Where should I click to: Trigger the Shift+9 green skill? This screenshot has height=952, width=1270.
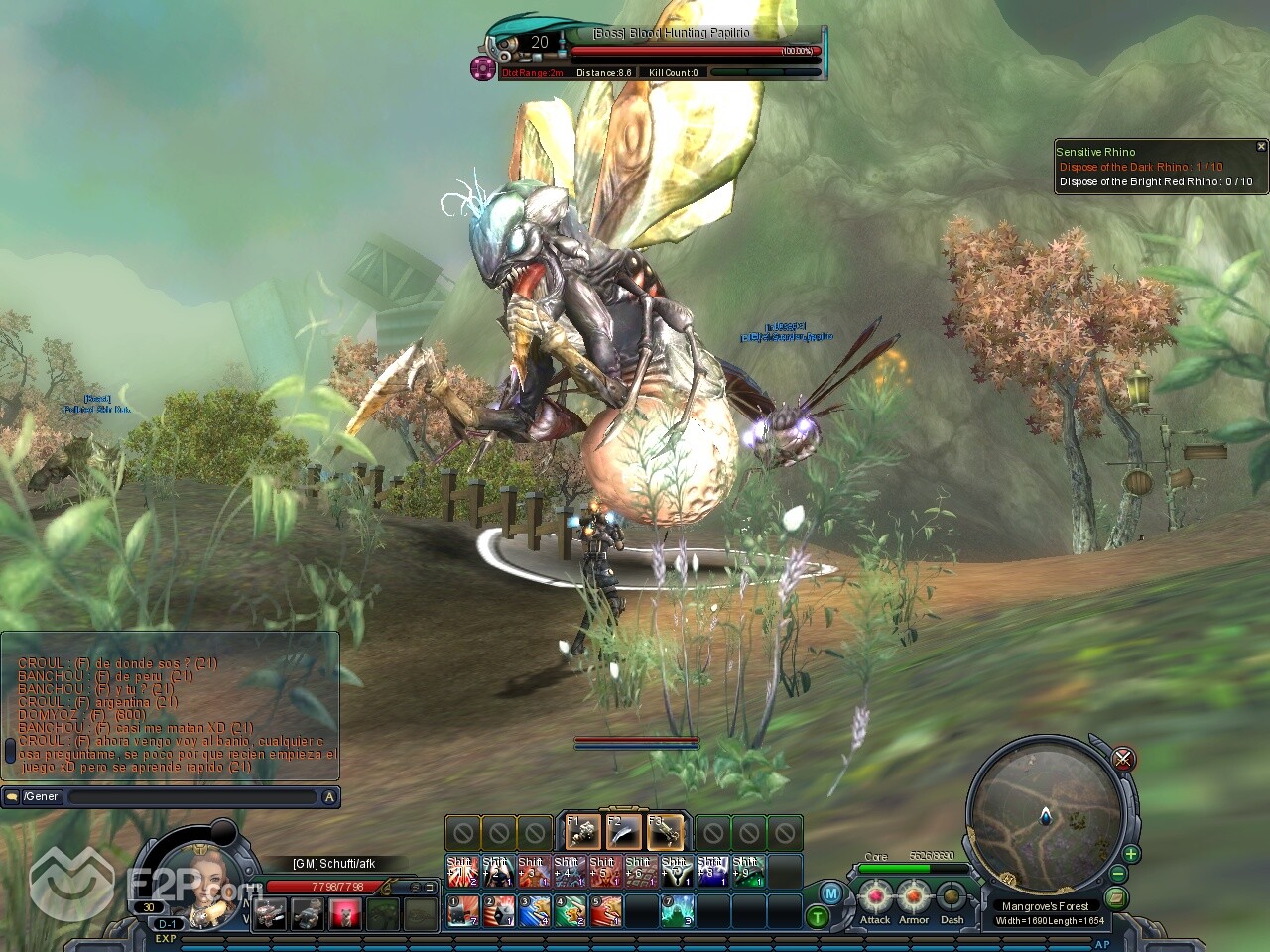click(747, 871)
